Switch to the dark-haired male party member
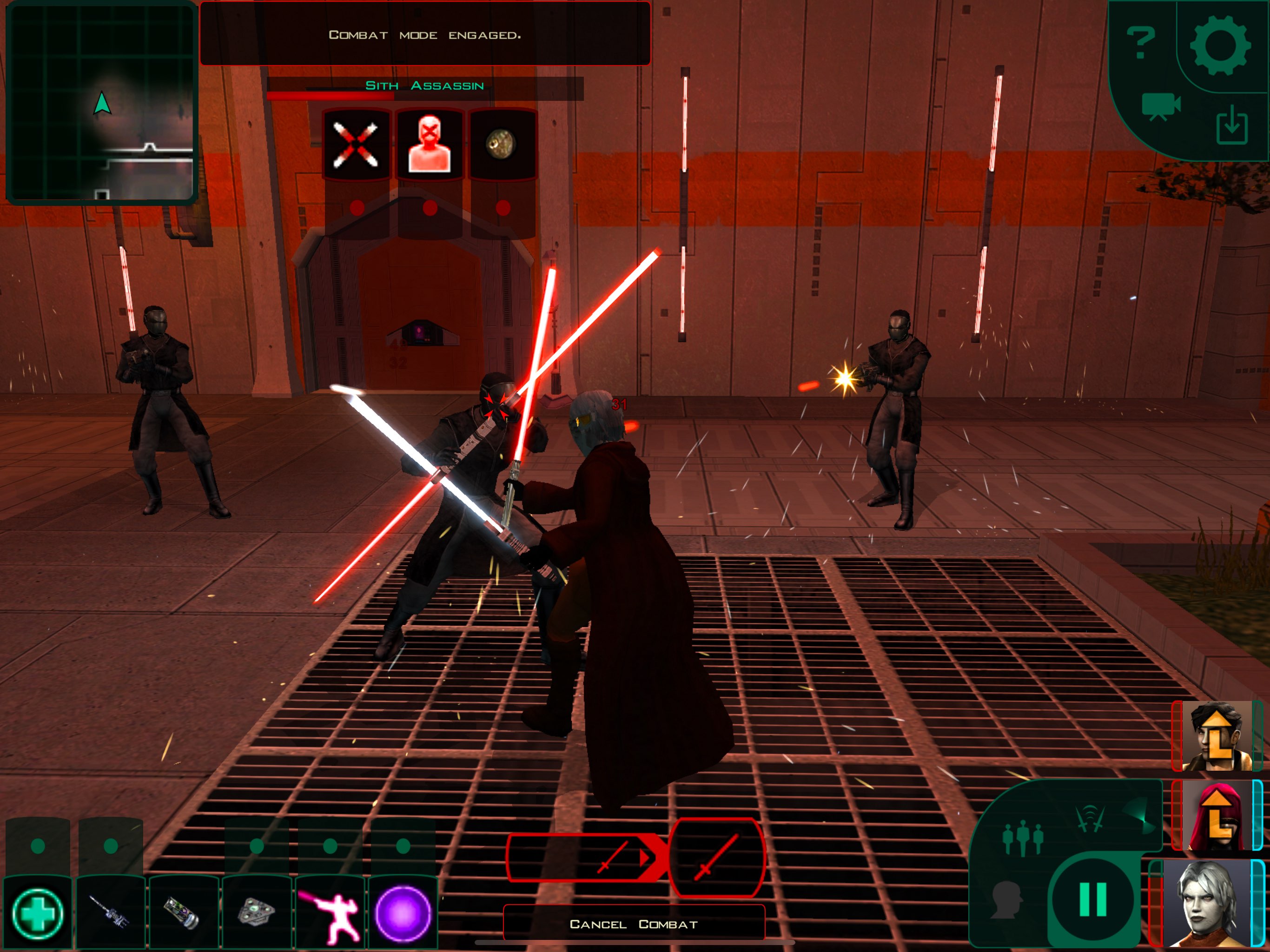Image resolution: width=1270 pixels, height=952 pixels. (1216, 735)
